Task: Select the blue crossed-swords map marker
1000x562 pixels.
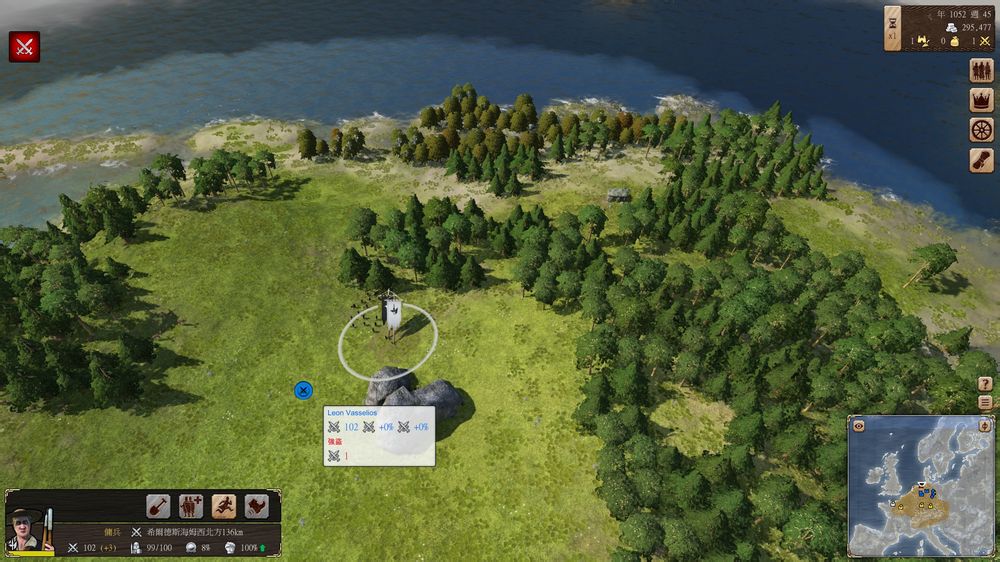Action: click(x=303, y=390)
